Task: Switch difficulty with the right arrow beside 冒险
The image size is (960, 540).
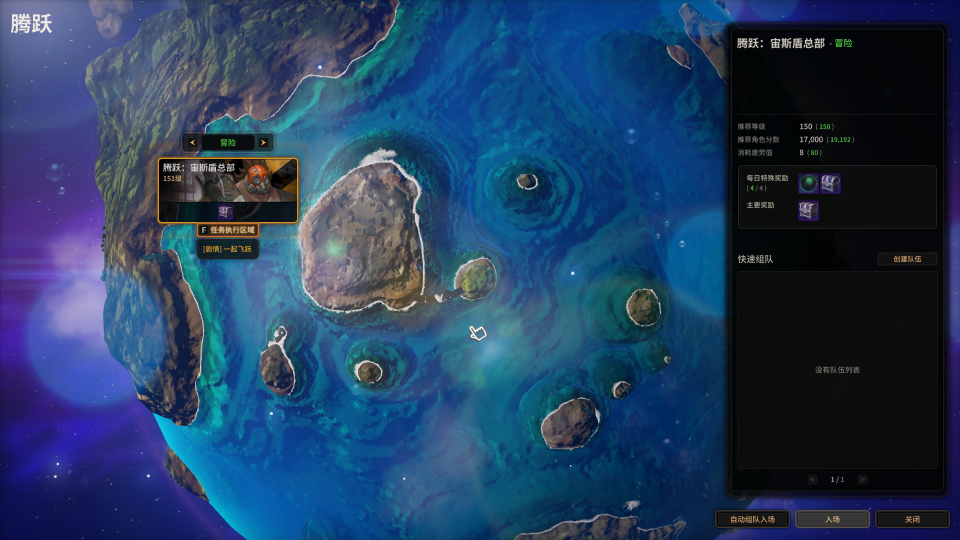Action: [x=263, y=143]
